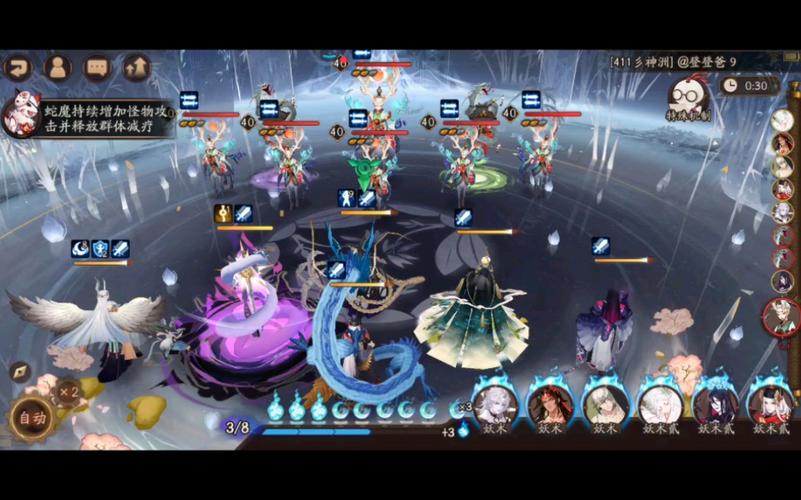This screenshot has height=500, width=801.
Task: Select the red-ringed turn order portrait
Action: (781, 316)
